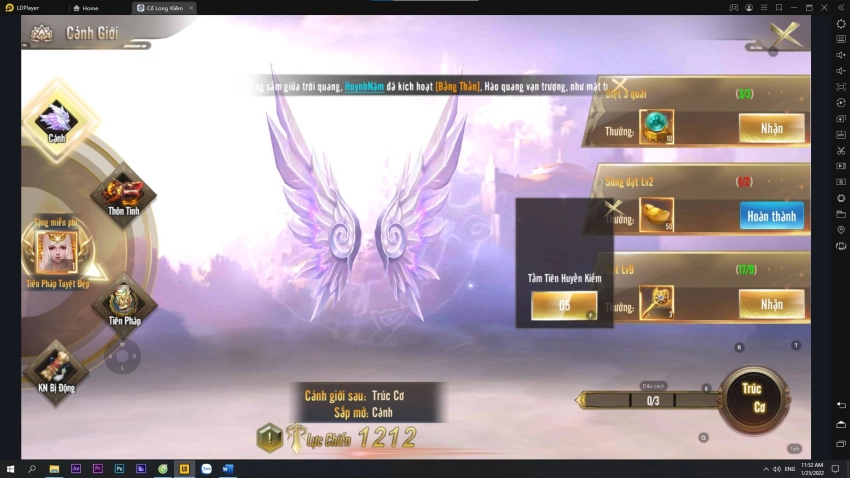Viewport: 850px width, 478px height.
Task: Activate the round Trúc Cơ breakthrough button
Action: (753, 398)
